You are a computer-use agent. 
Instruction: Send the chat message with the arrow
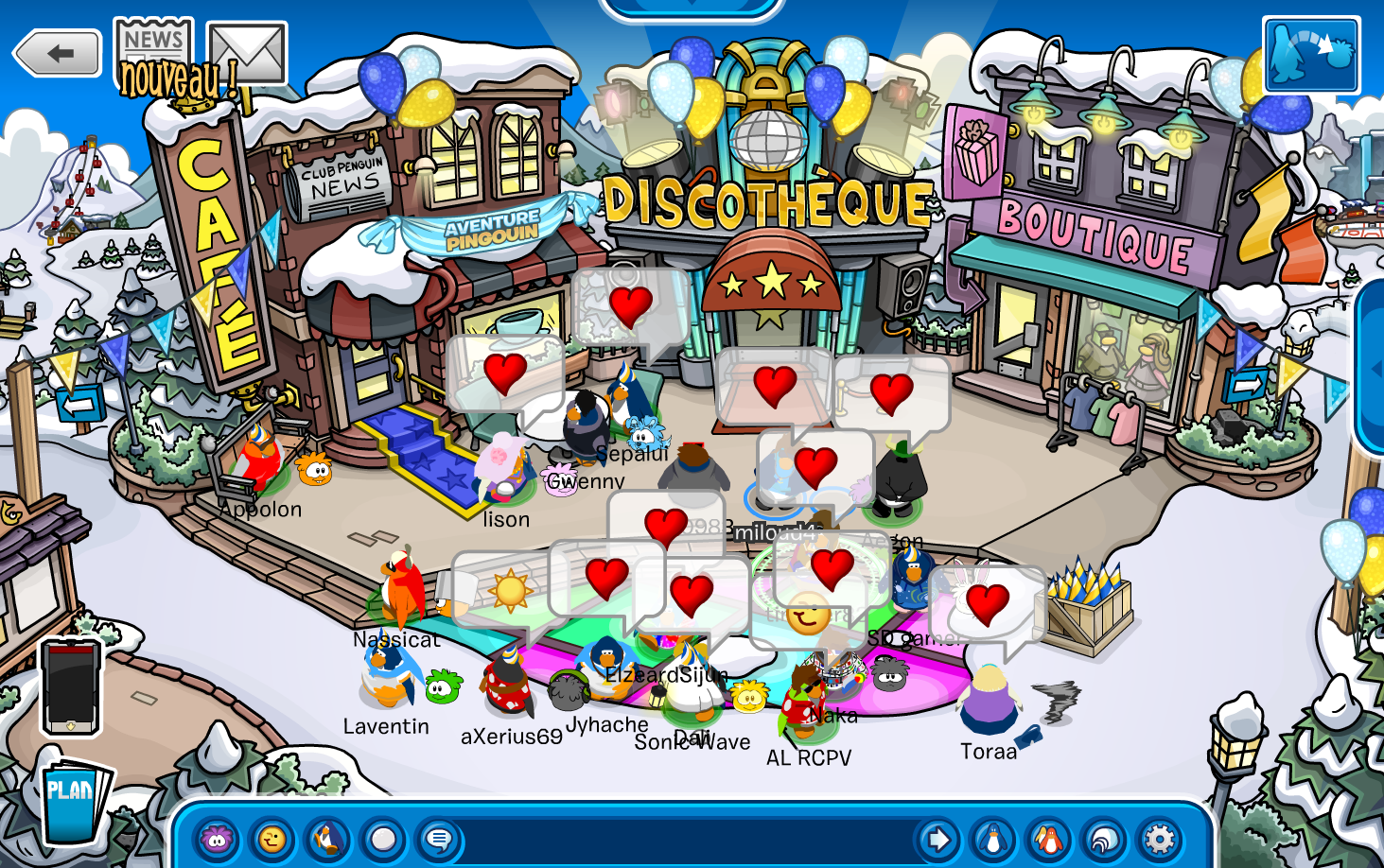(x=937, y=839)
